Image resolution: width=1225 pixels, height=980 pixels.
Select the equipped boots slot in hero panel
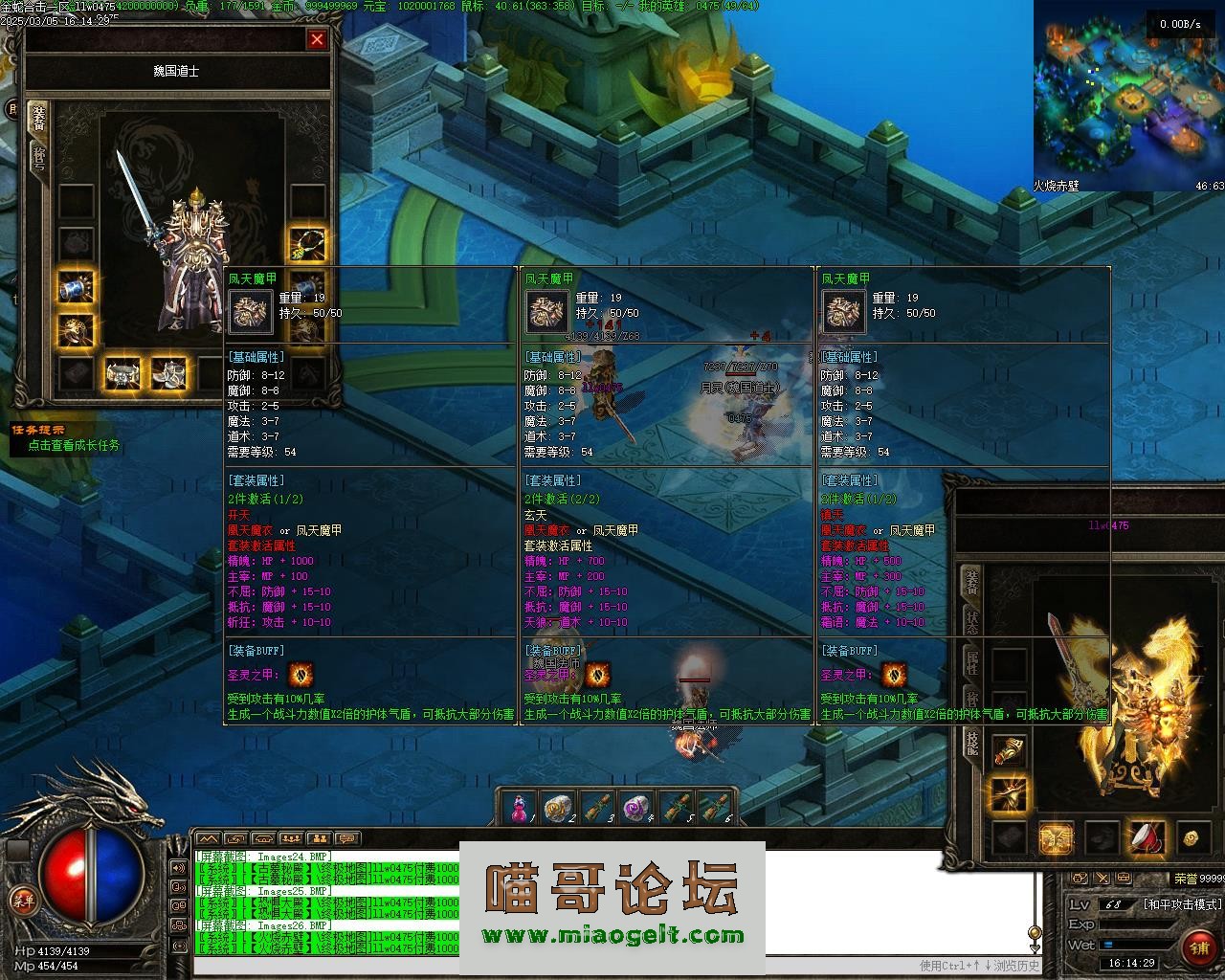click(168, 372)
